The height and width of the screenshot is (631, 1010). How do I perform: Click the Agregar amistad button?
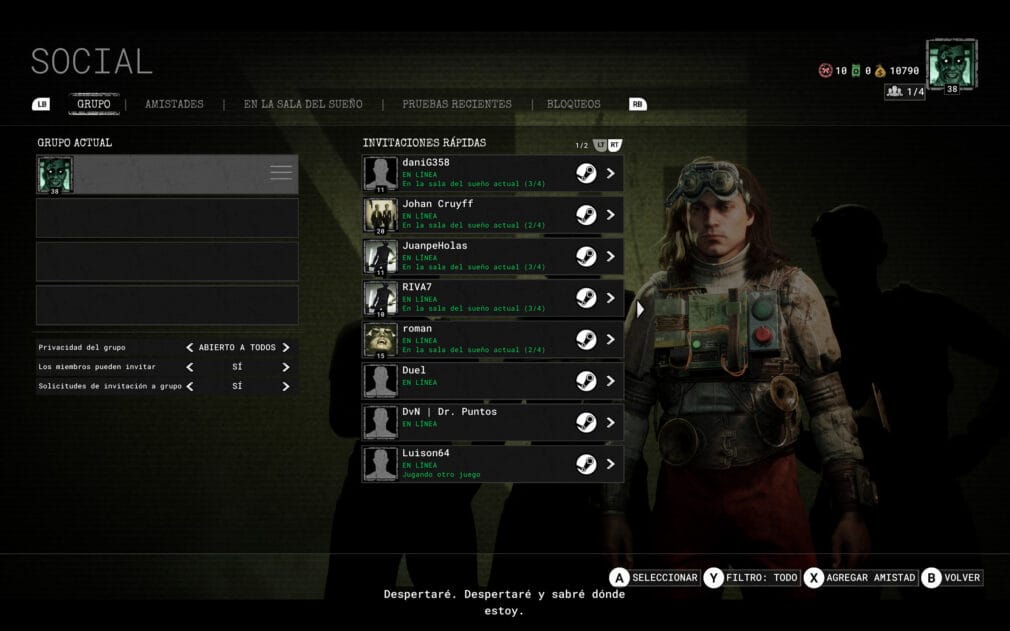[x=862, y=578]
